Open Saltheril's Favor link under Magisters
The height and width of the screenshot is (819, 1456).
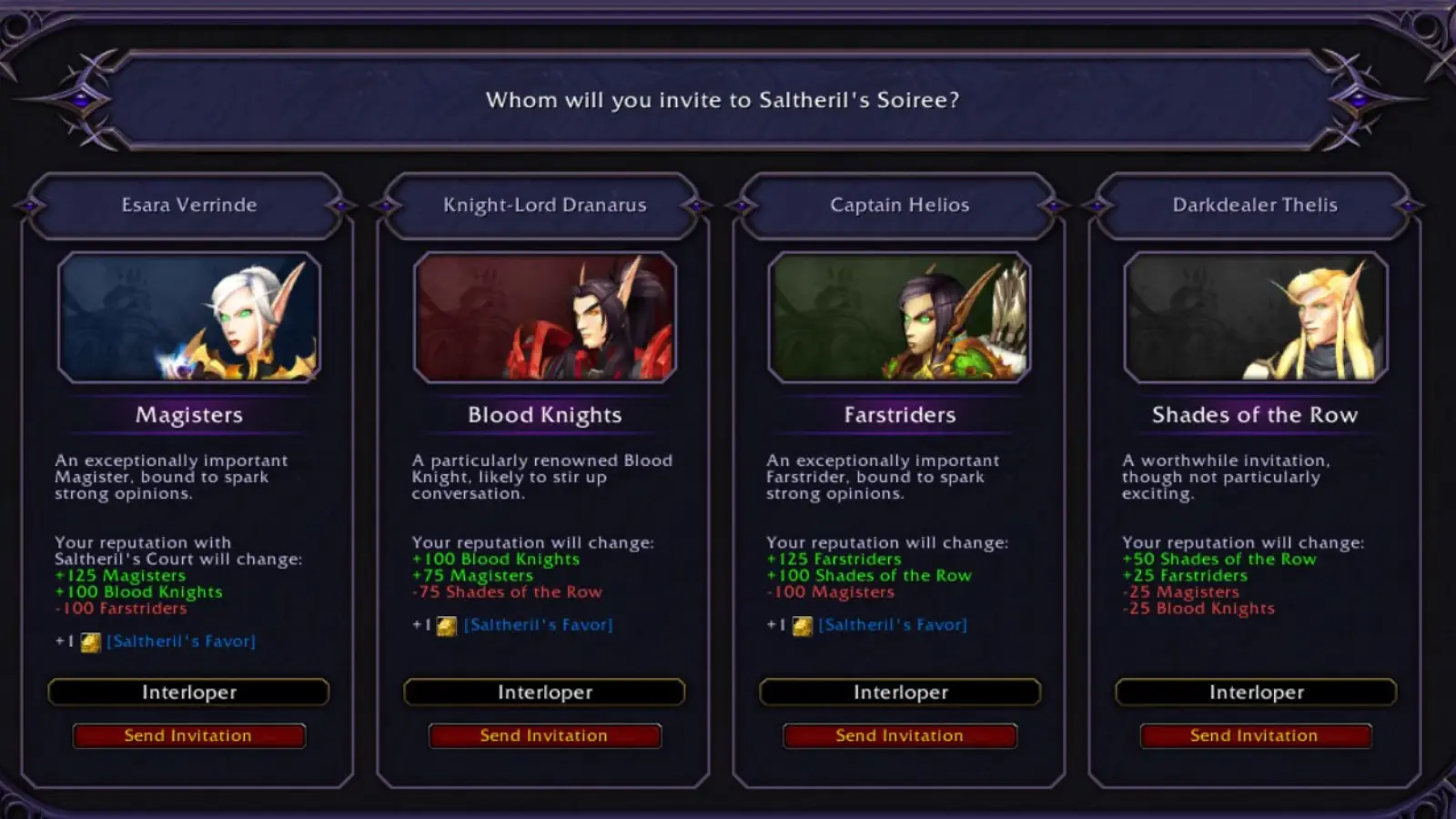point(181,642)
